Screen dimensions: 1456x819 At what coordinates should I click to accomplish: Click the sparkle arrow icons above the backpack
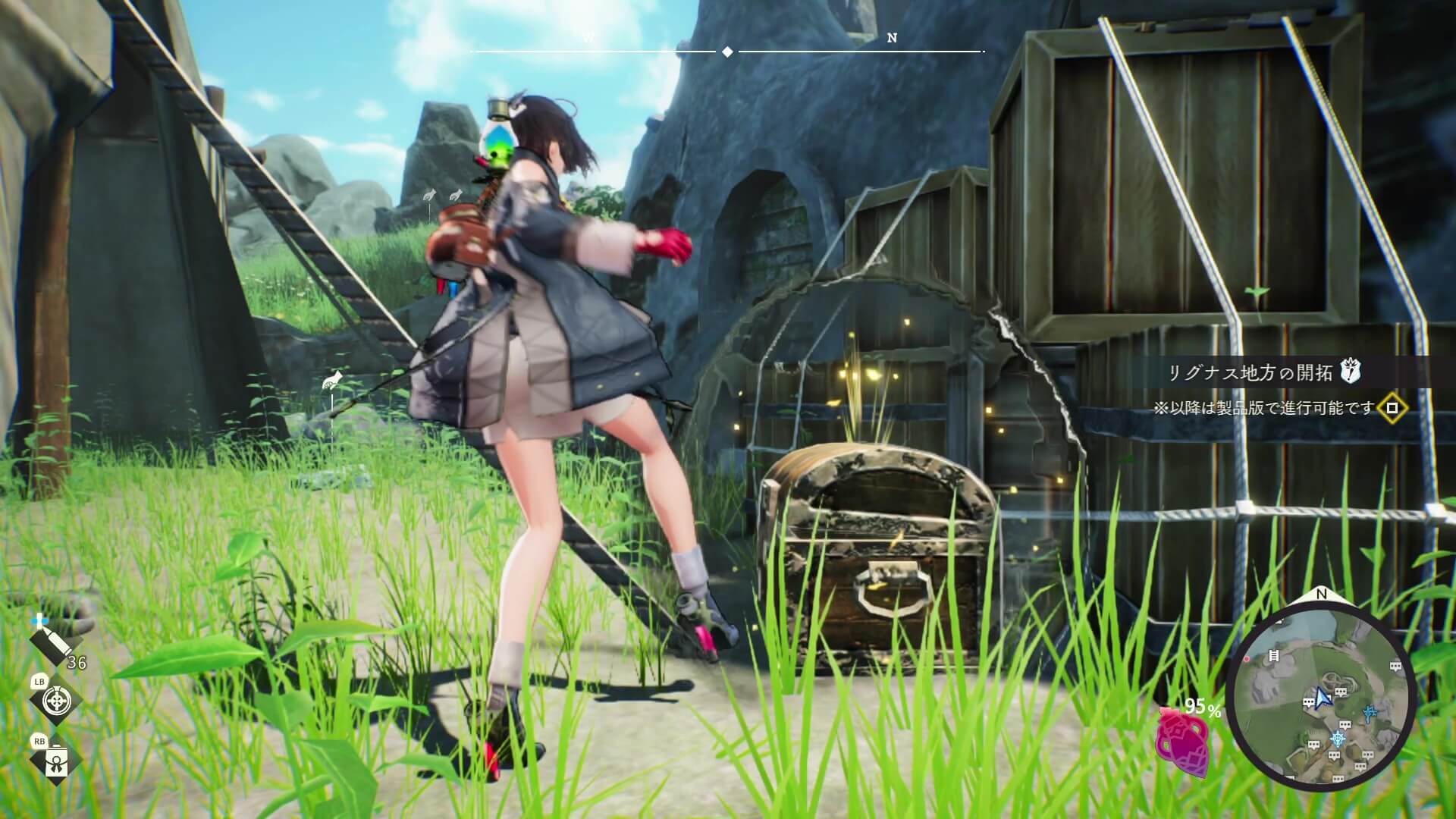click(444, 196)
